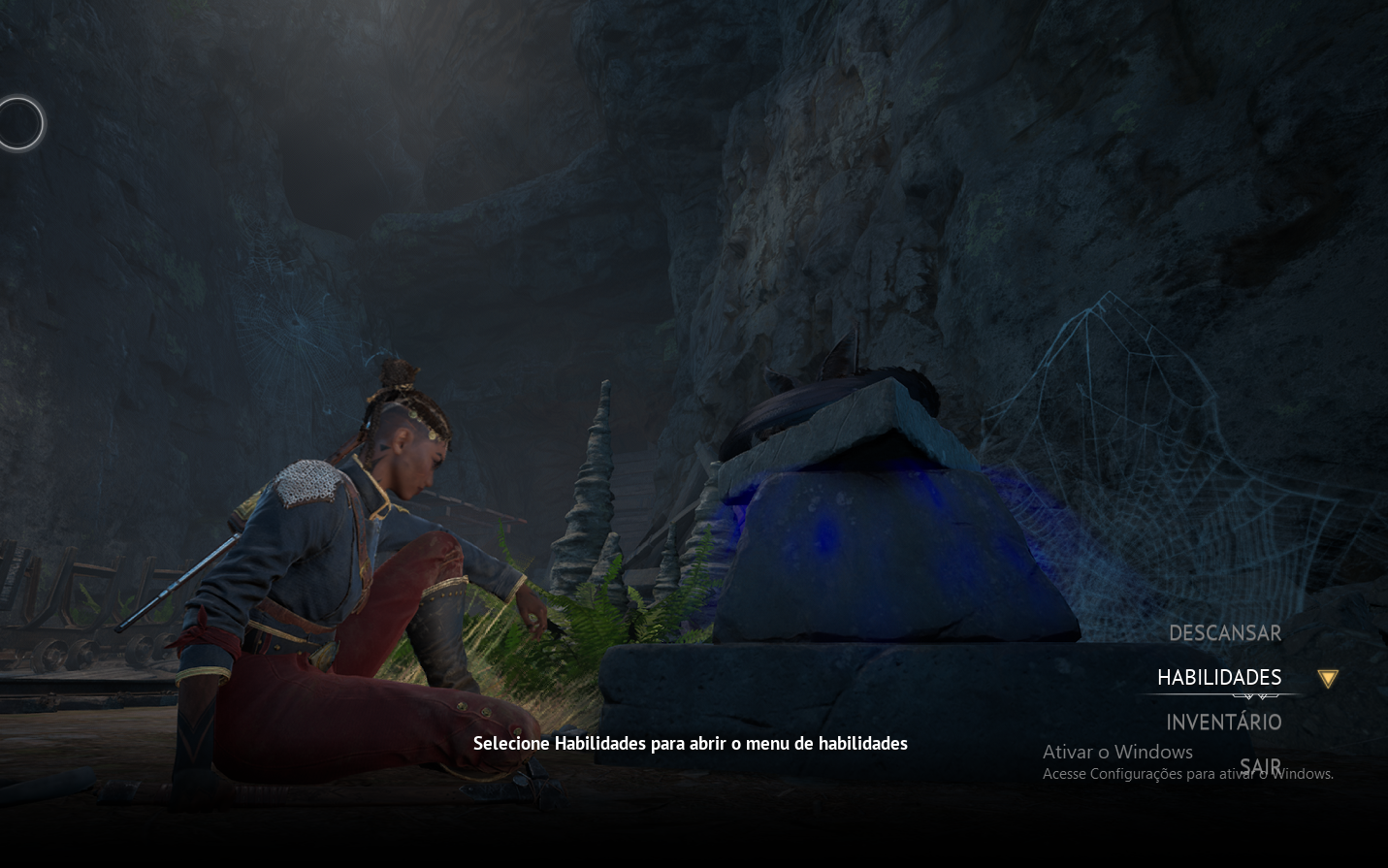Click Sair to leave the menu

pyautogui.click(x=1260, y=767)
